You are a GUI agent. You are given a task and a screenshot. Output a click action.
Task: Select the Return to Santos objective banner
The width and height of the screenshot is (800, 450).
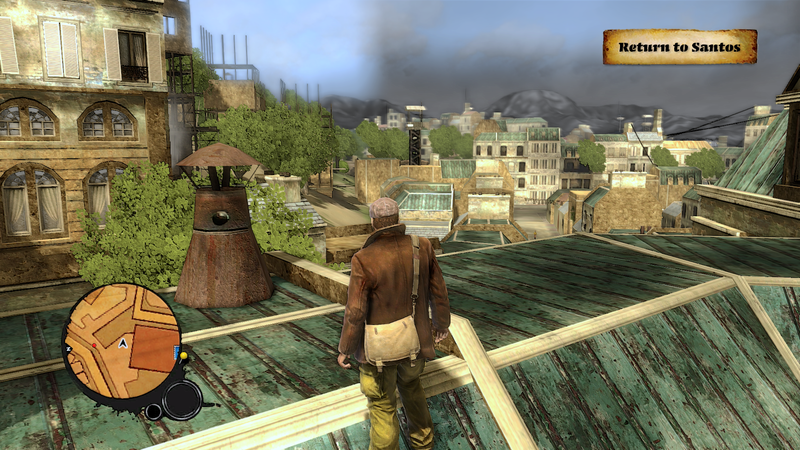pos(679,47)
